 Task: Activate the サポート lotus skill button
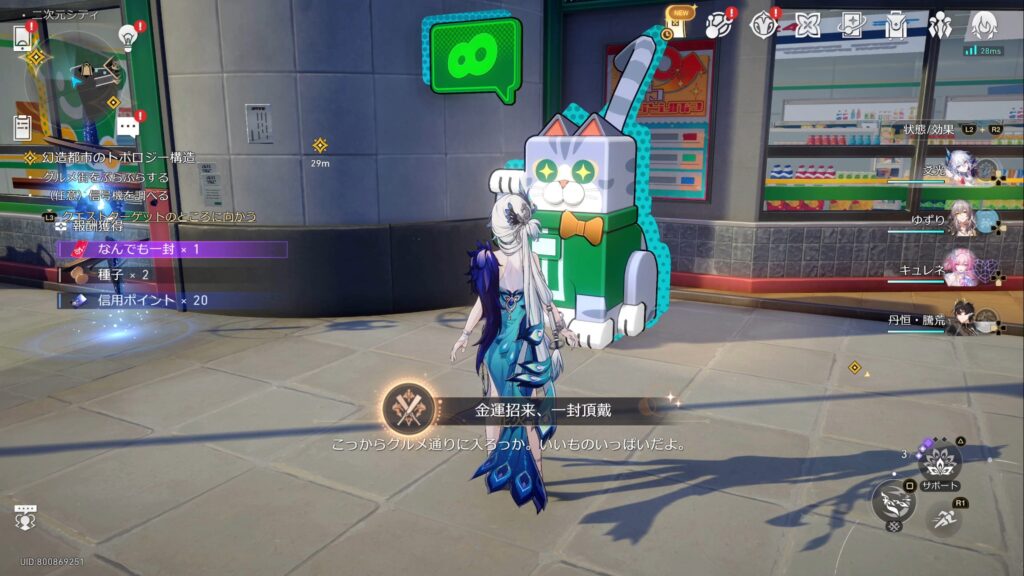pos(940,462)
